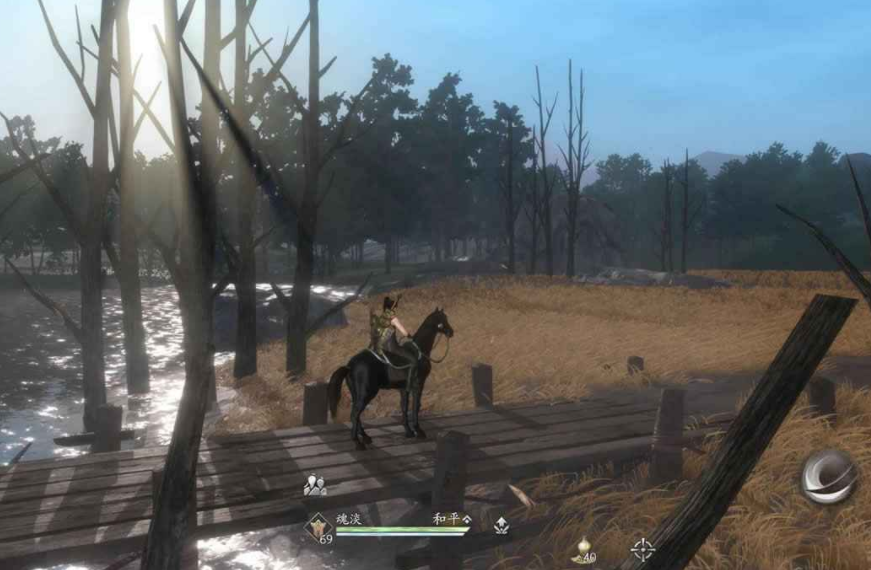The image size is (871, 570).
Task: Toggle the 和平 combat mode selector
Action: [x=452, y=519]
